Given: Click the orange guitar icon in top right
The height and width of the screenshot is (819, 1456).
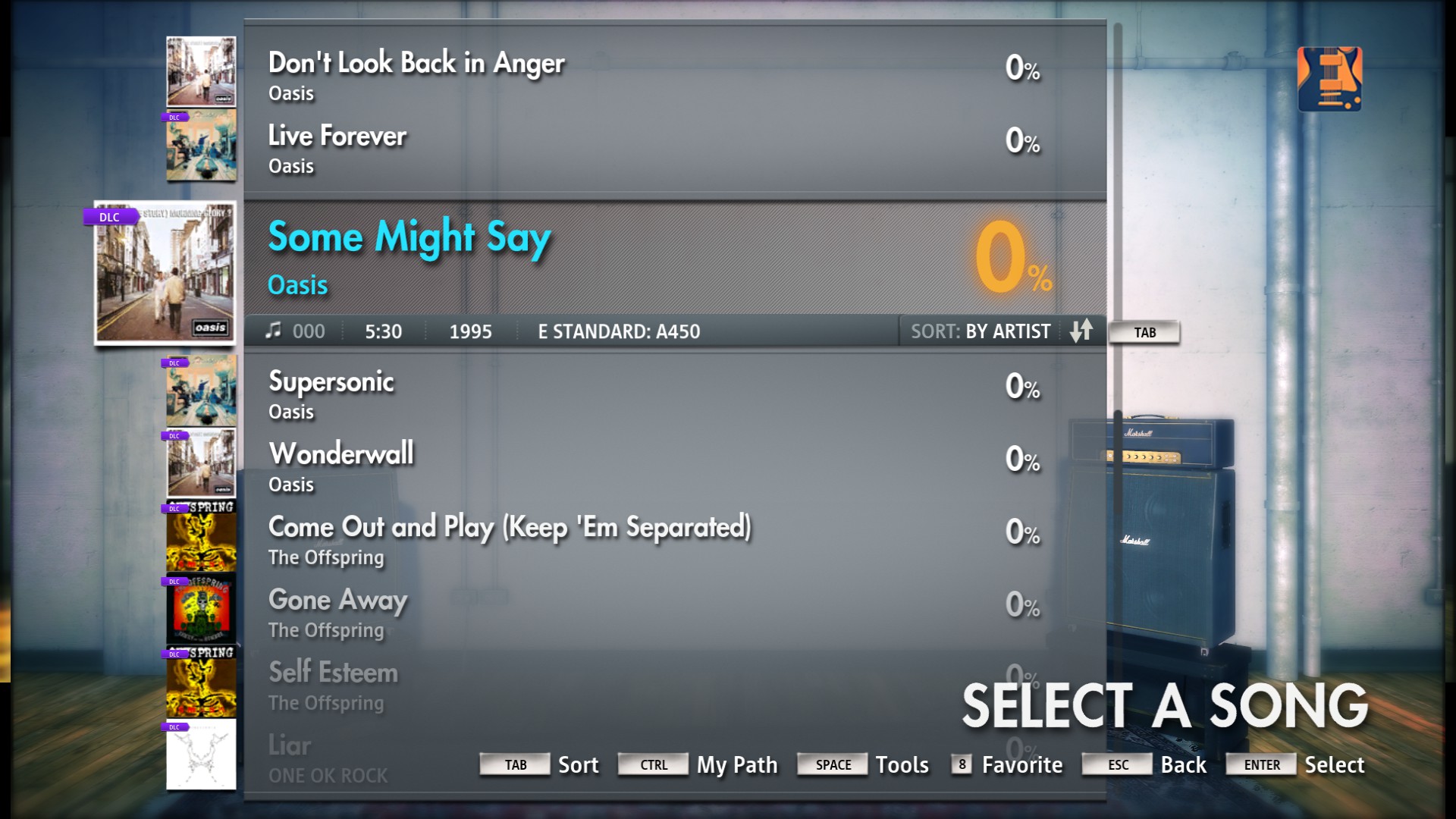Looking at the screenshot, I should (1329, 78).
